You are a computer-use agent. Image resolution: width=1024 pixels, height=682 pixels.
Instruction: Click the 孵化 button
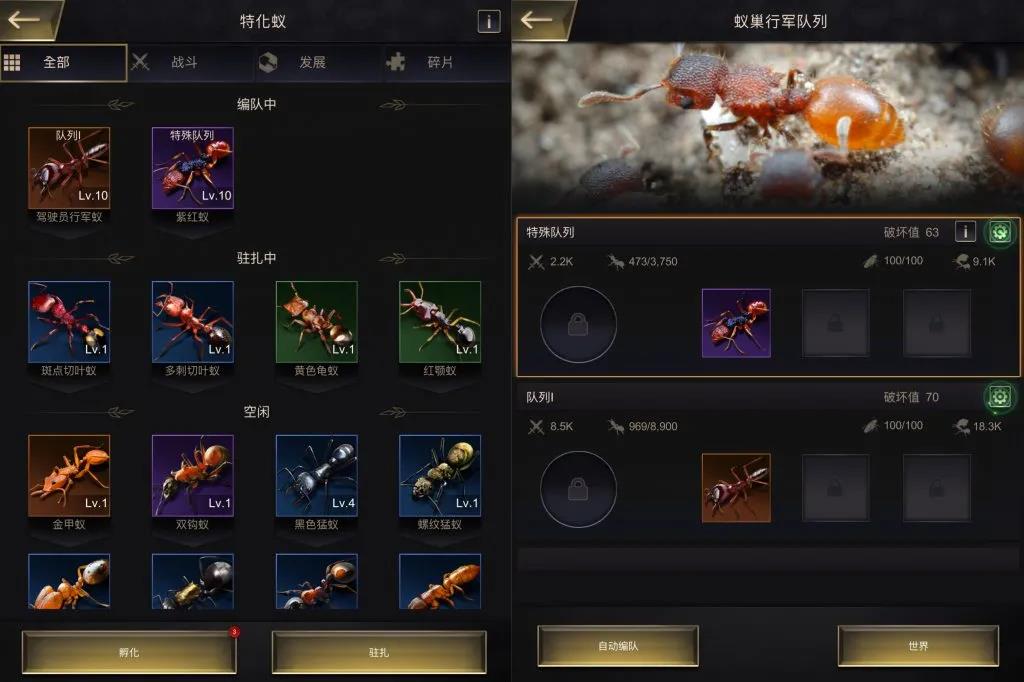coord(129,652)
